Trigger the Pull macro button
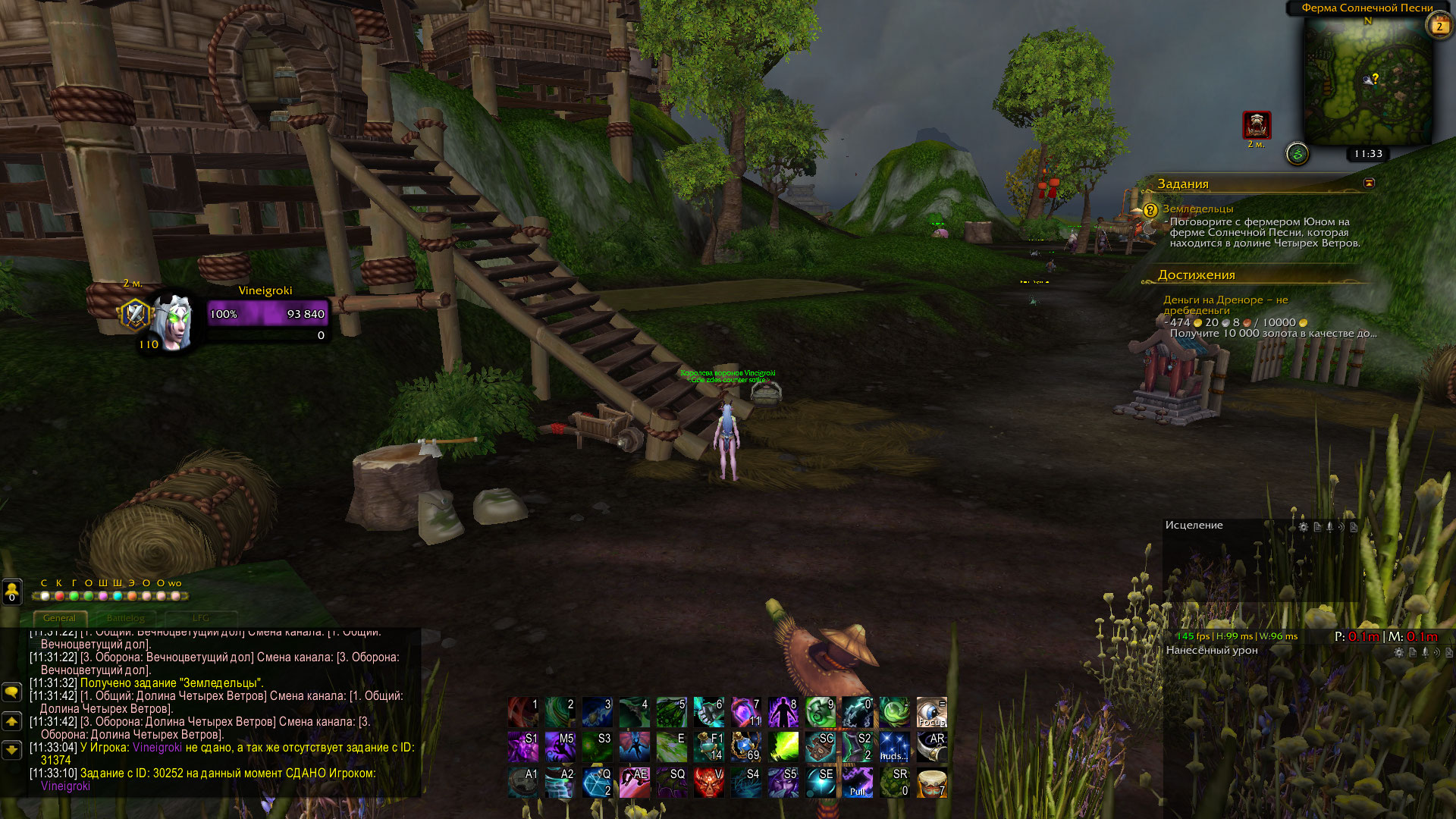The height and width of the screenshot is (819, 1456). coord(858,783)
